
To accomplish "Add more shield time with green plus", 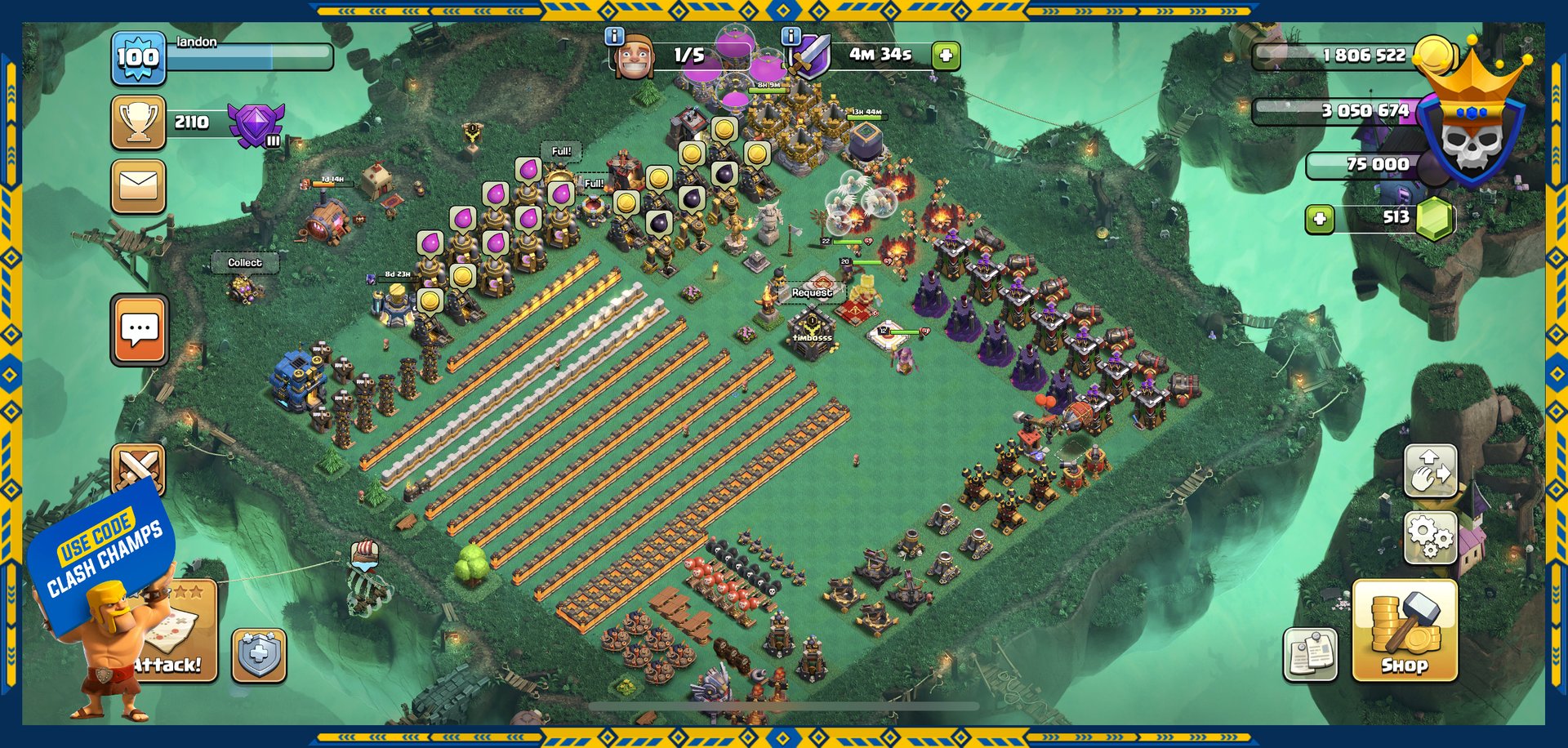I will pos(946,56).
